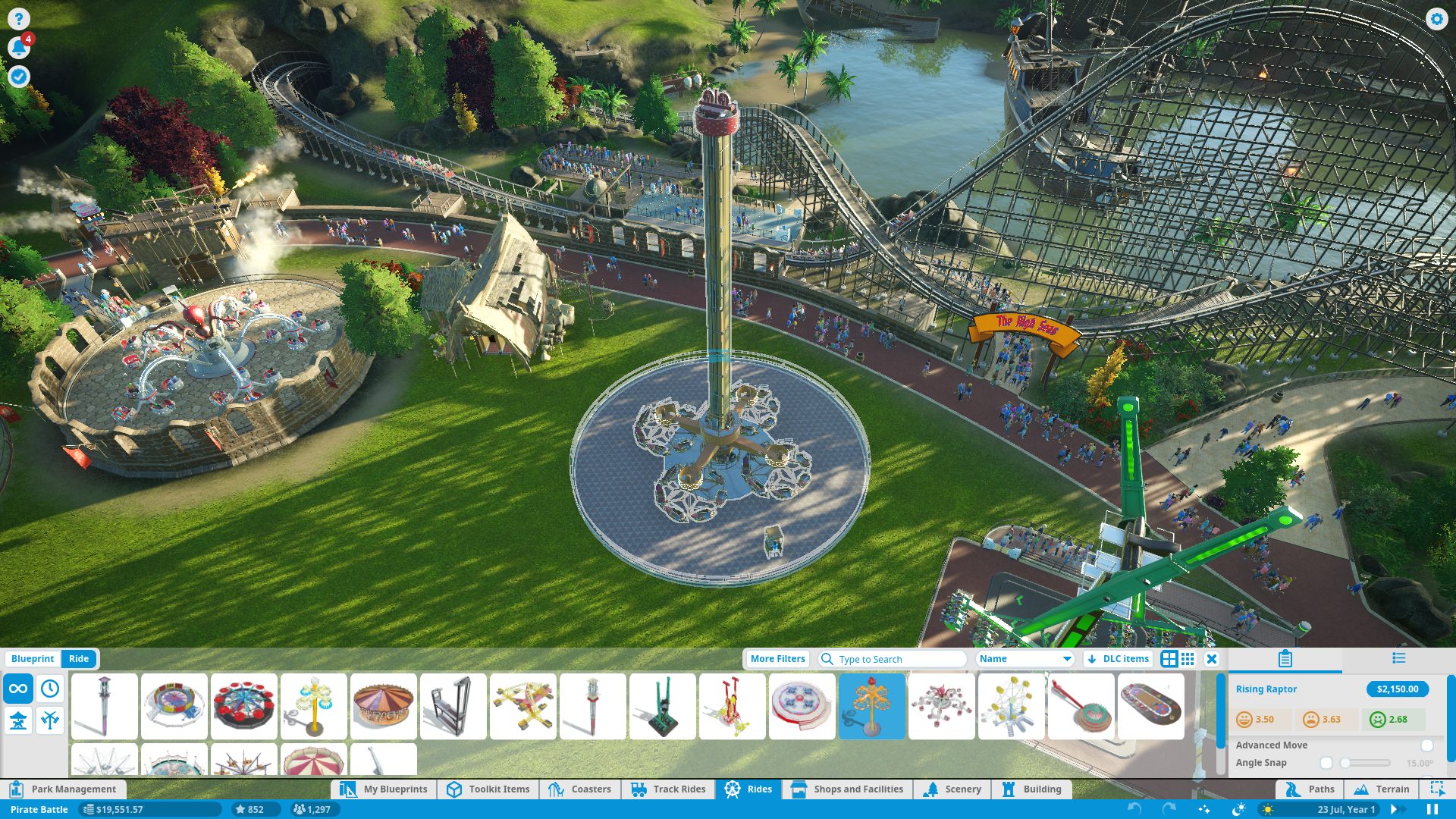Adjust the Angle Snap slider
1456x819 pixels.
pyautogui.click(x=1365, y=763)
